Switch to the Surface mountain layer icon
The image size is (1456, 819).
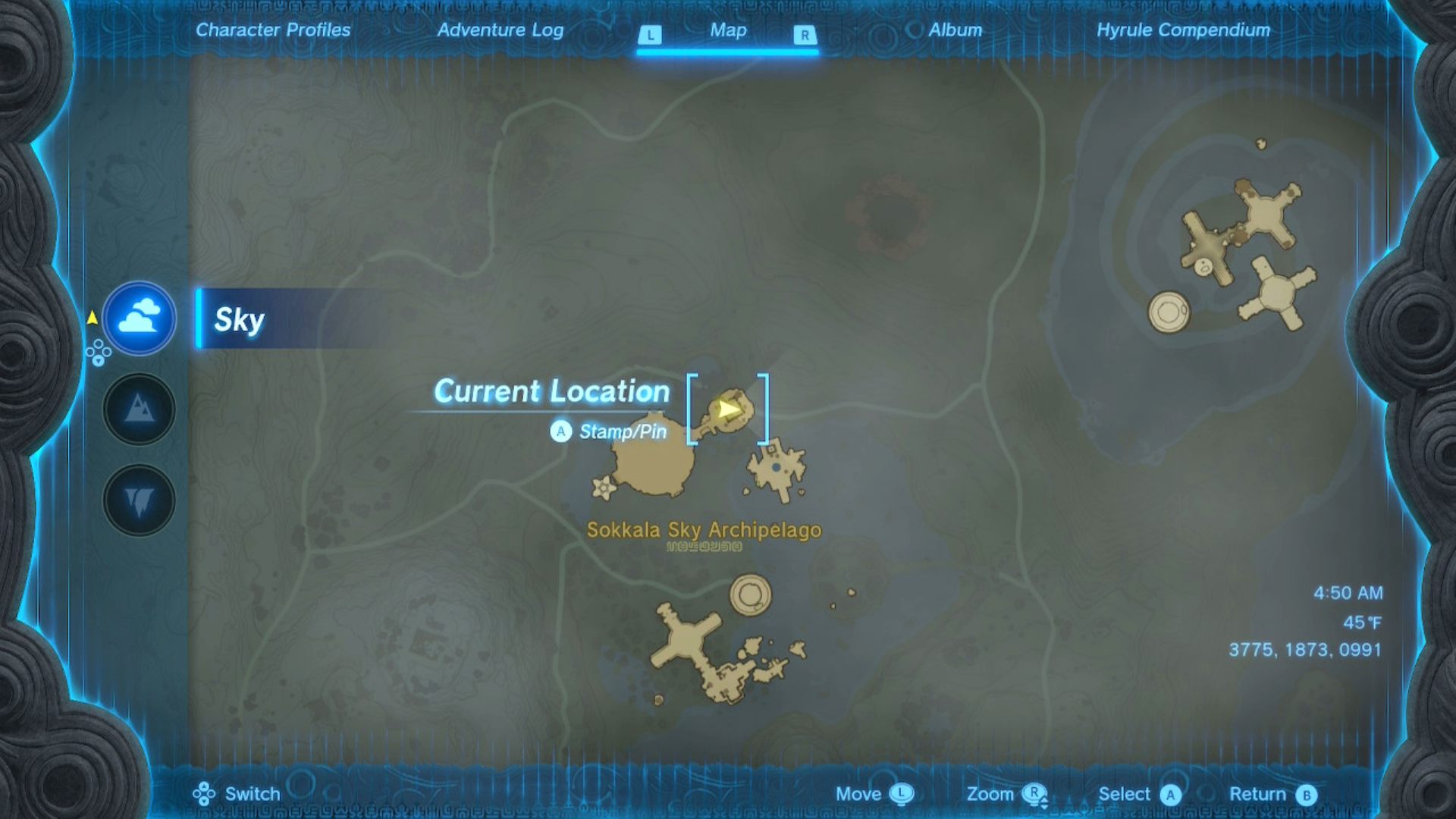click(x=139, y=409)
